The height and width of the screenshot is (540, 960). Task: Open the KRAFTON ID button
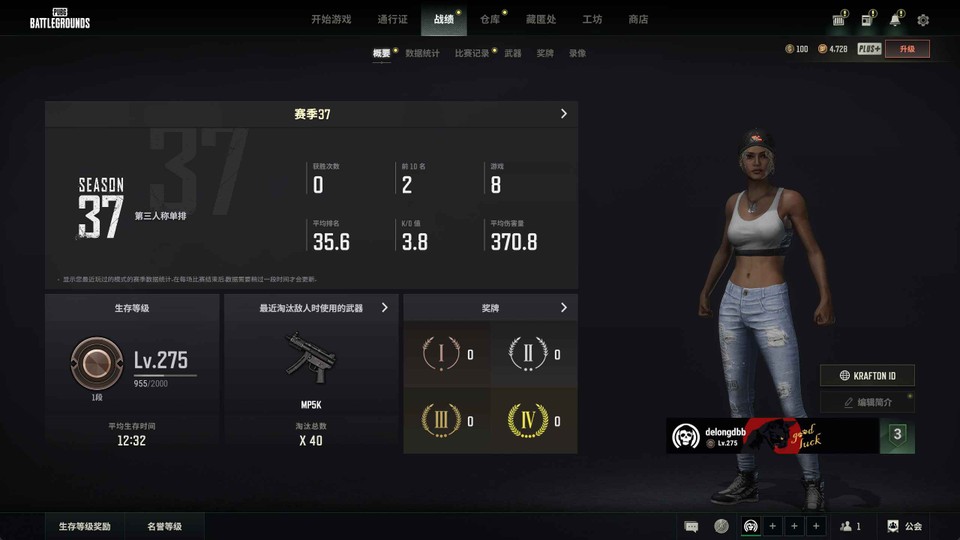click(867, 376)
